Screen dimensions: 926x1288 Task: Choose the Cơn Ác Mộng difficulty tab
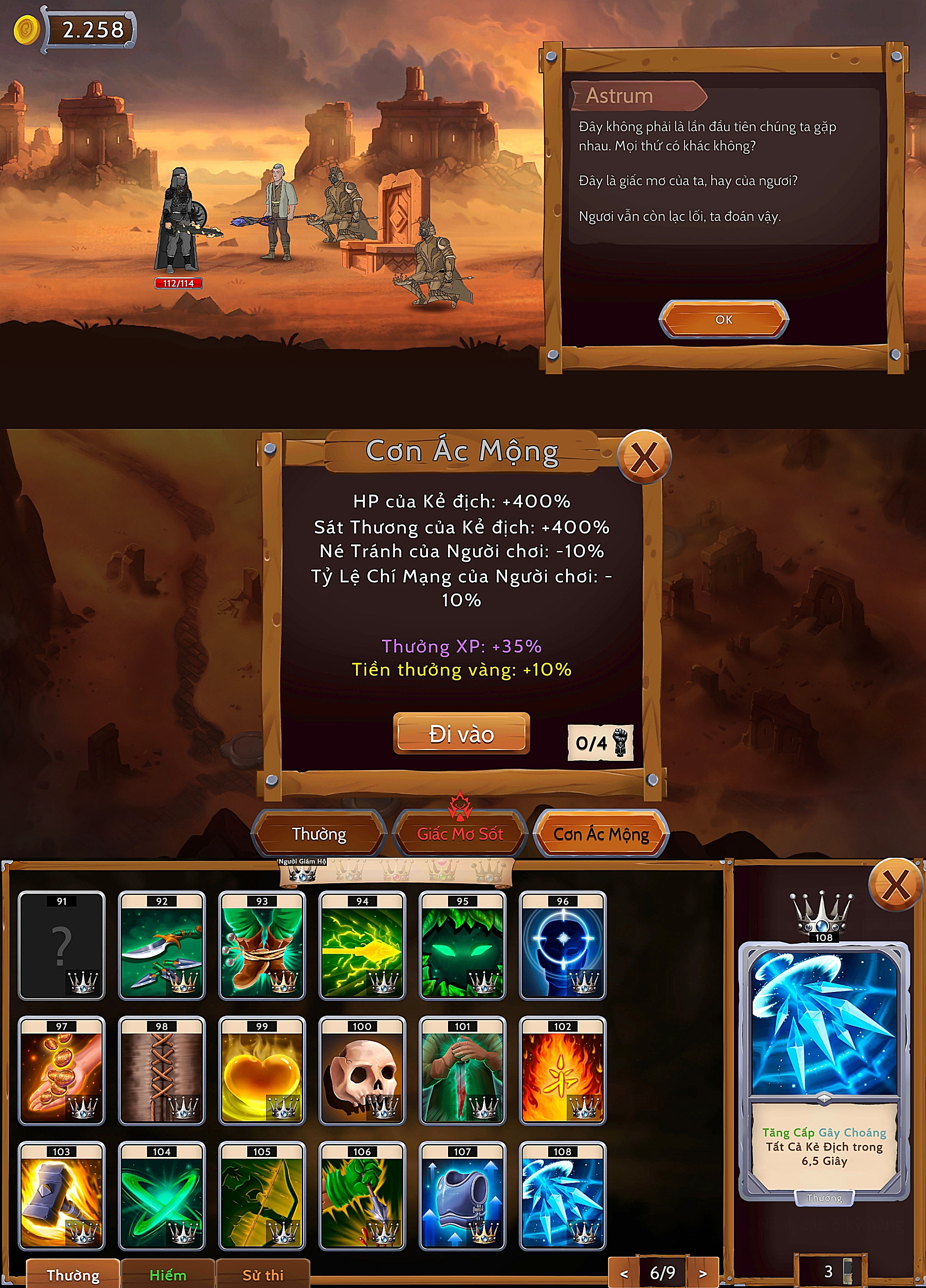[x=601, y=834]
